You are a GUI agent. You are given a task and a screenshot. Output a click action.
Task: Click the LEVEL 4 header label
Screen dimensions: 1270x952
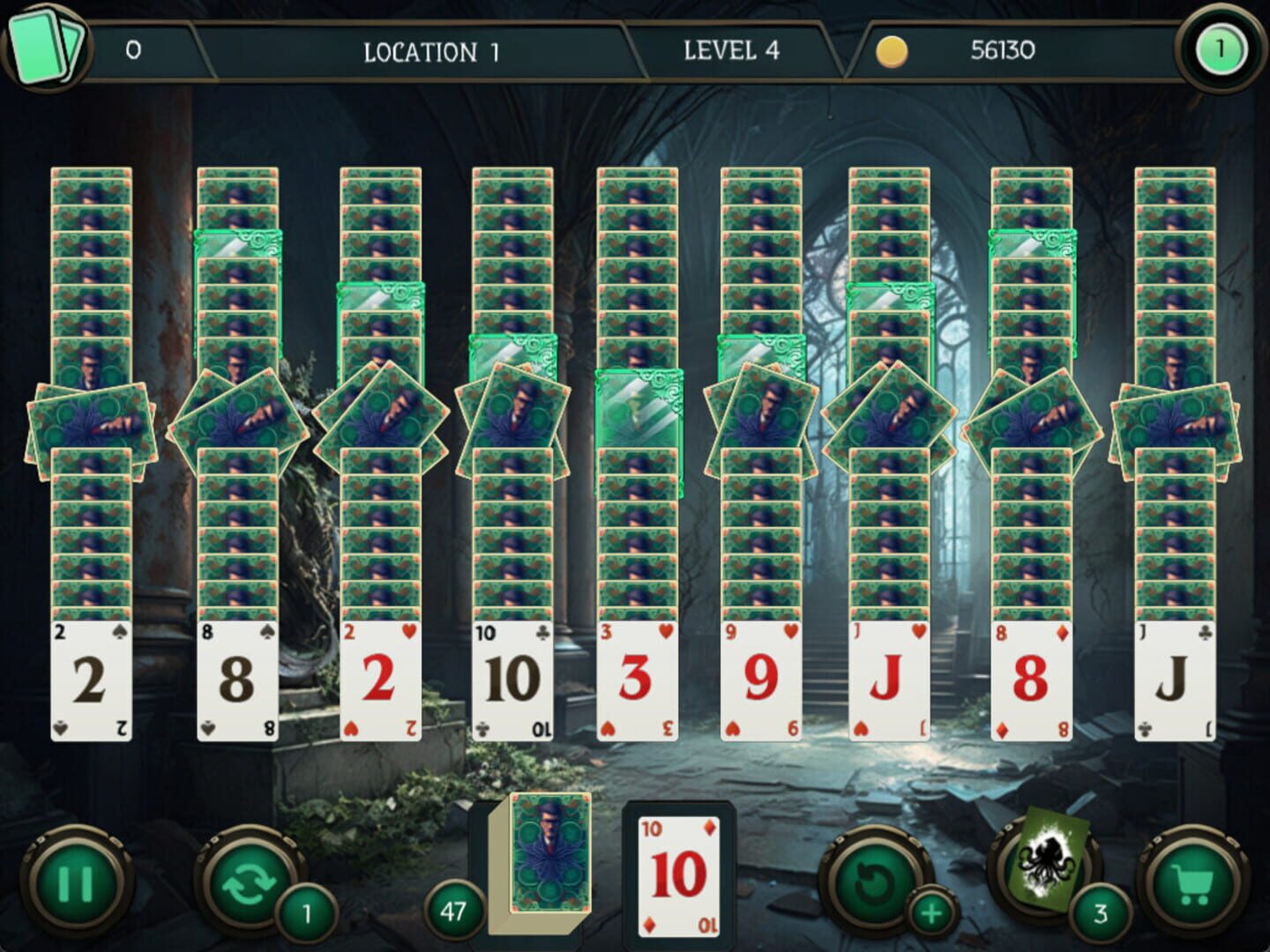click(730, 50)
